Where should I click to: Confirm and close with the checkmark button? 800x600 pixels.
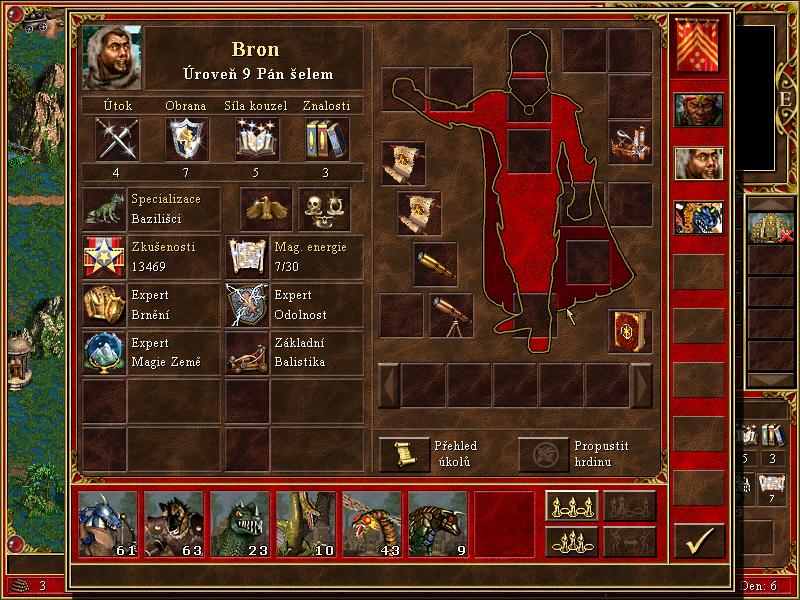pos(699,540)
